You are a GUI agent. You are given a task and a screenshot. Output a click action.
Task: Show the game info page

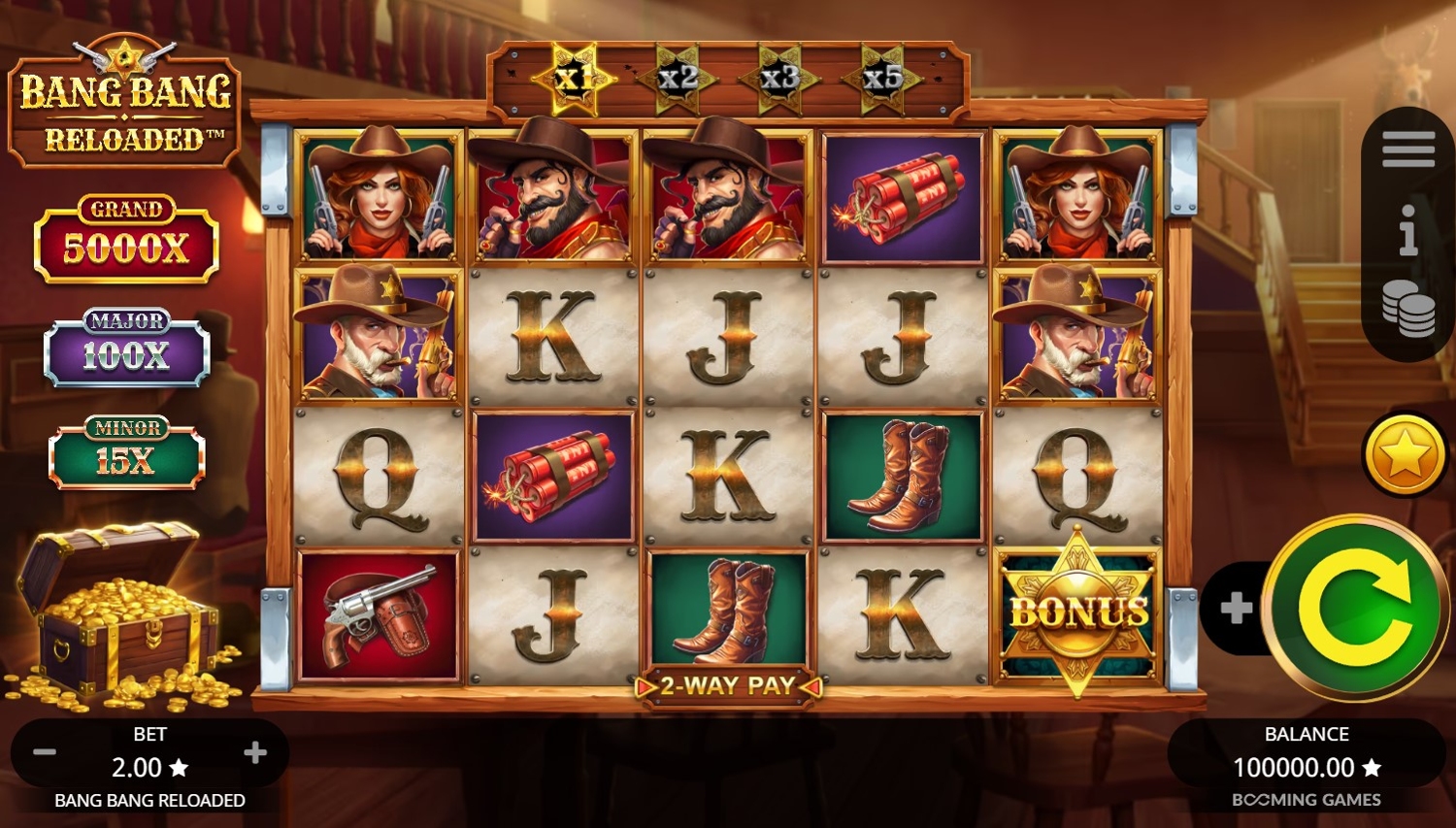1407,231
